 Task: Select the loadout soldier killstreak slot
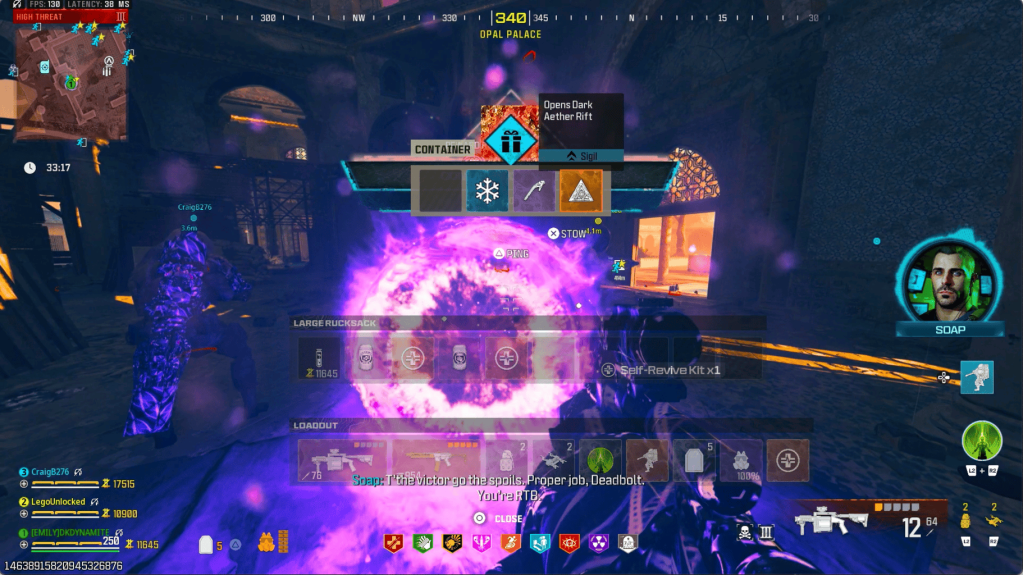(x=647, y=461)
